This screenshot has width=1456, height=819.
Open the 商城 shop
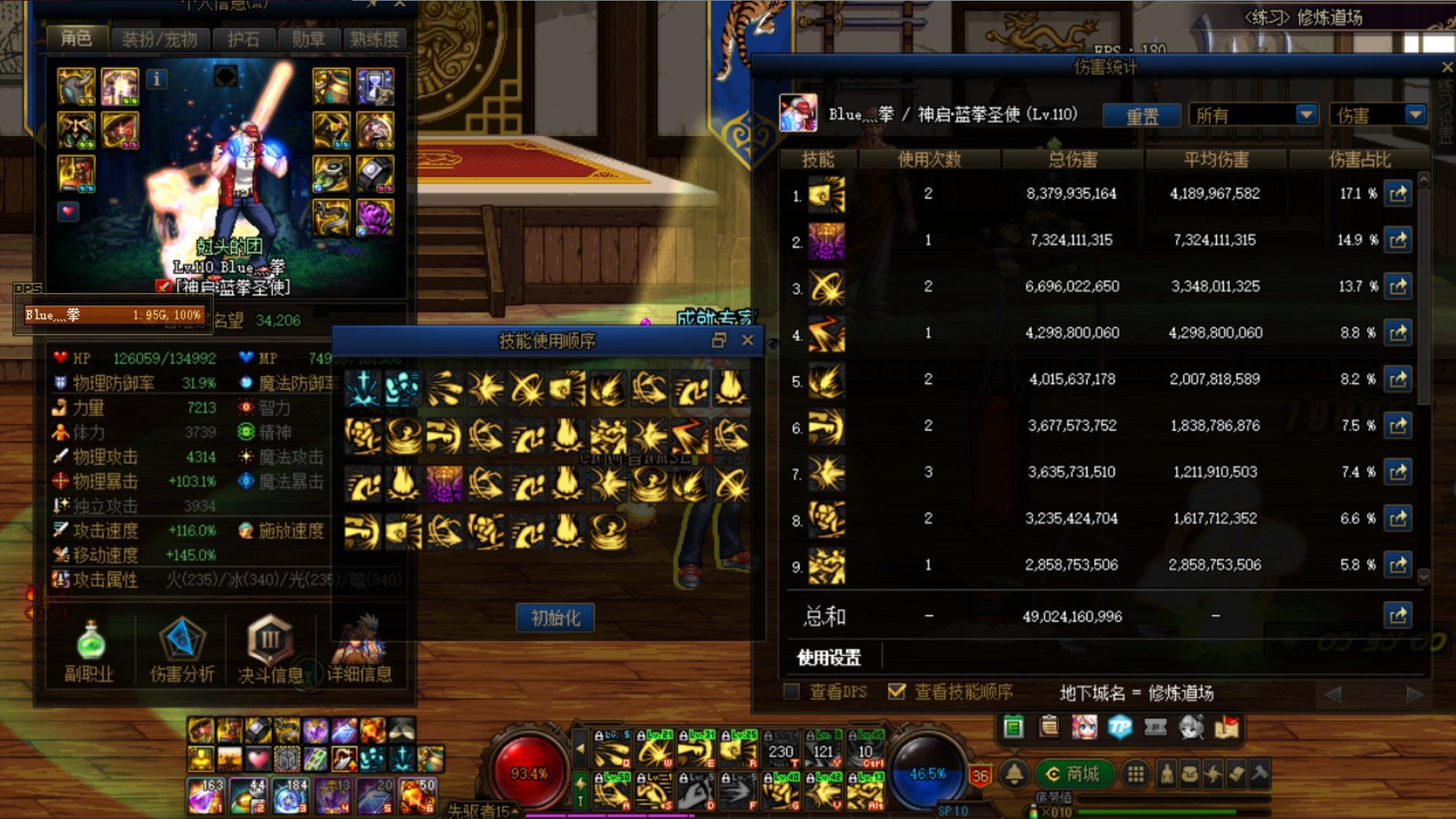click(1072, 773)
